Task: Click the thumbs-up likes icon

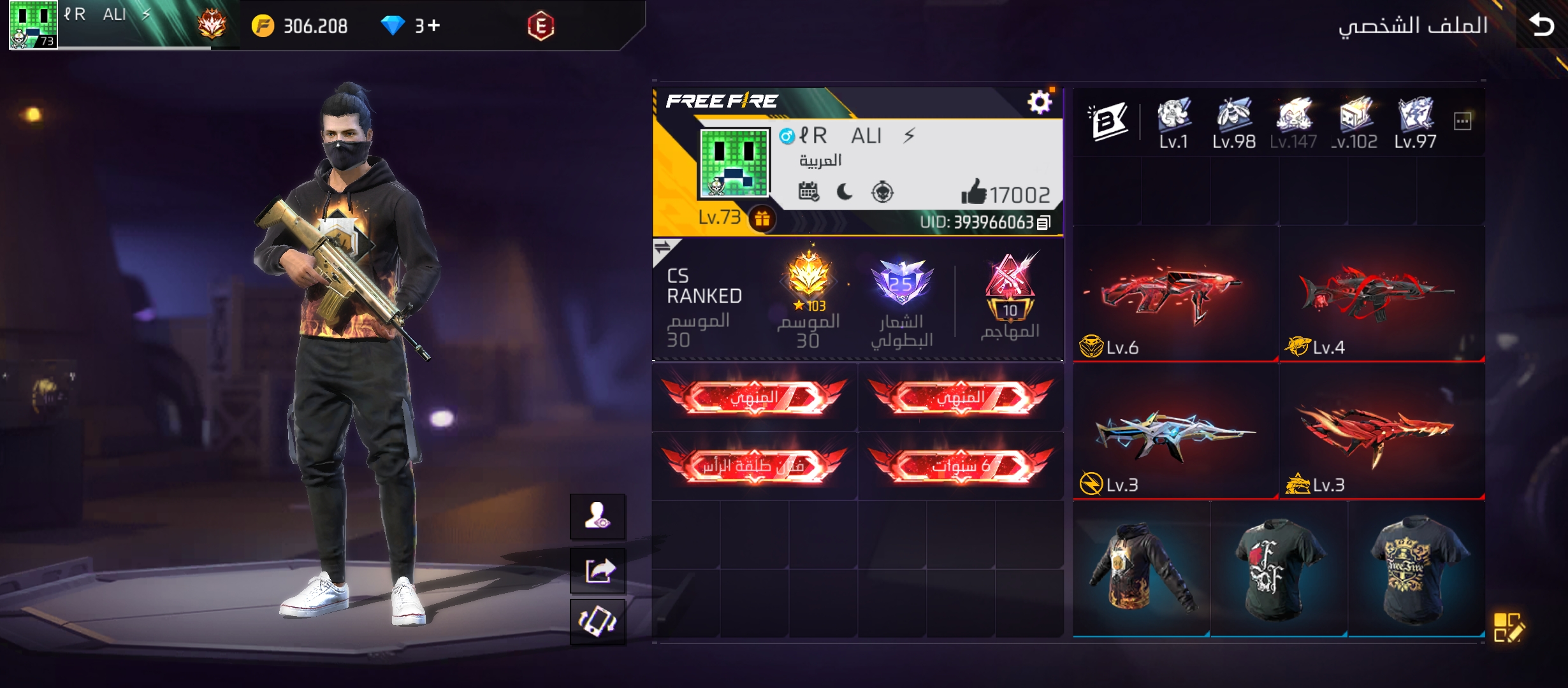Action: coord(973,192)
